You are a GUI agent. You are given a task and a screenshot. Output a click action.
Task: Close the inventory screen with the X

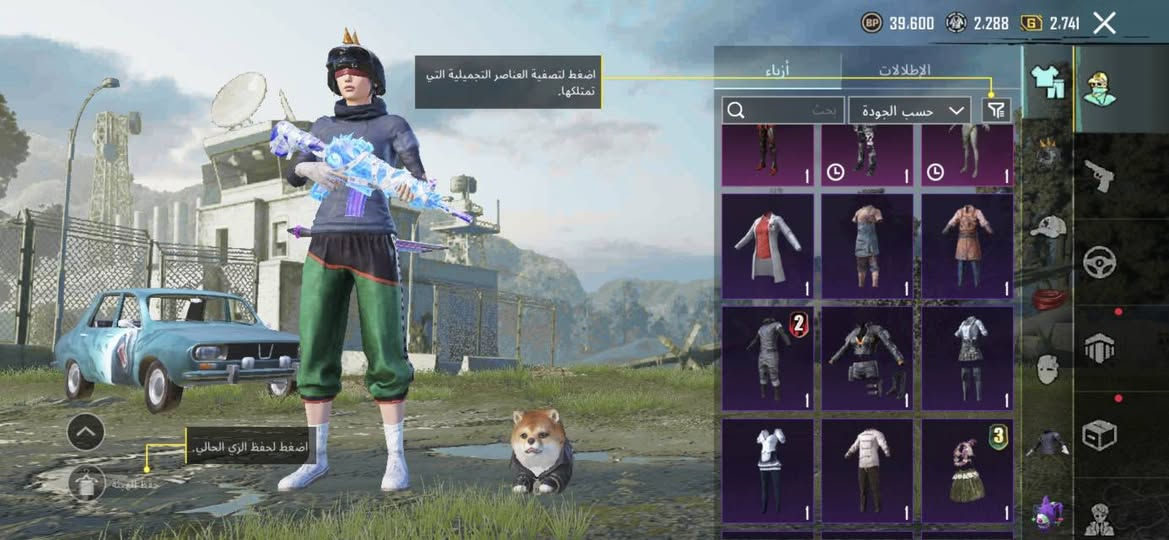(1104, 23)
